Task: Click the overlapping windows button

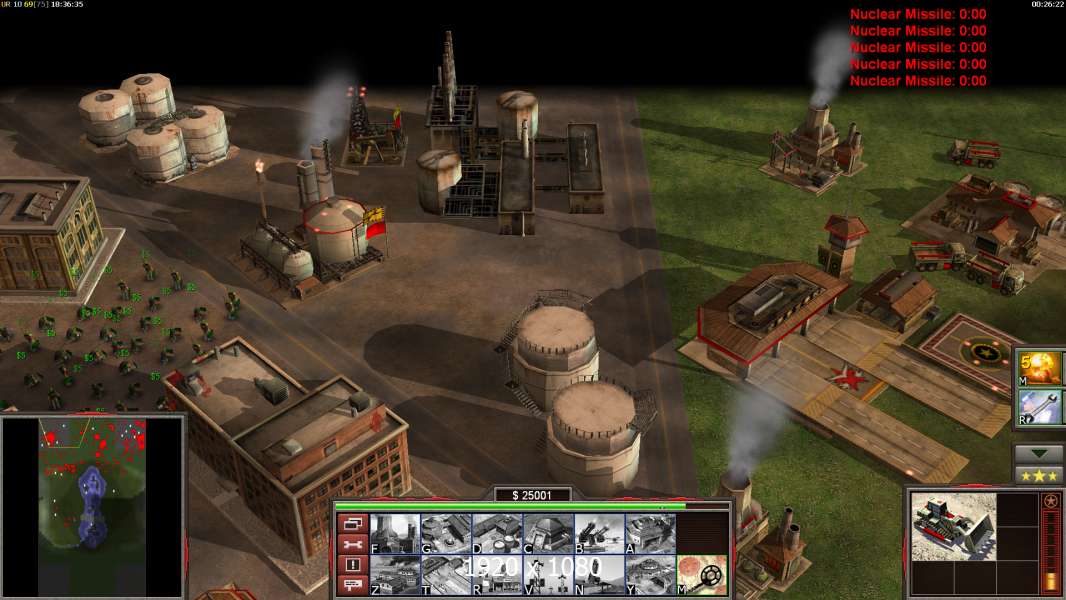Action: point(352,523)
